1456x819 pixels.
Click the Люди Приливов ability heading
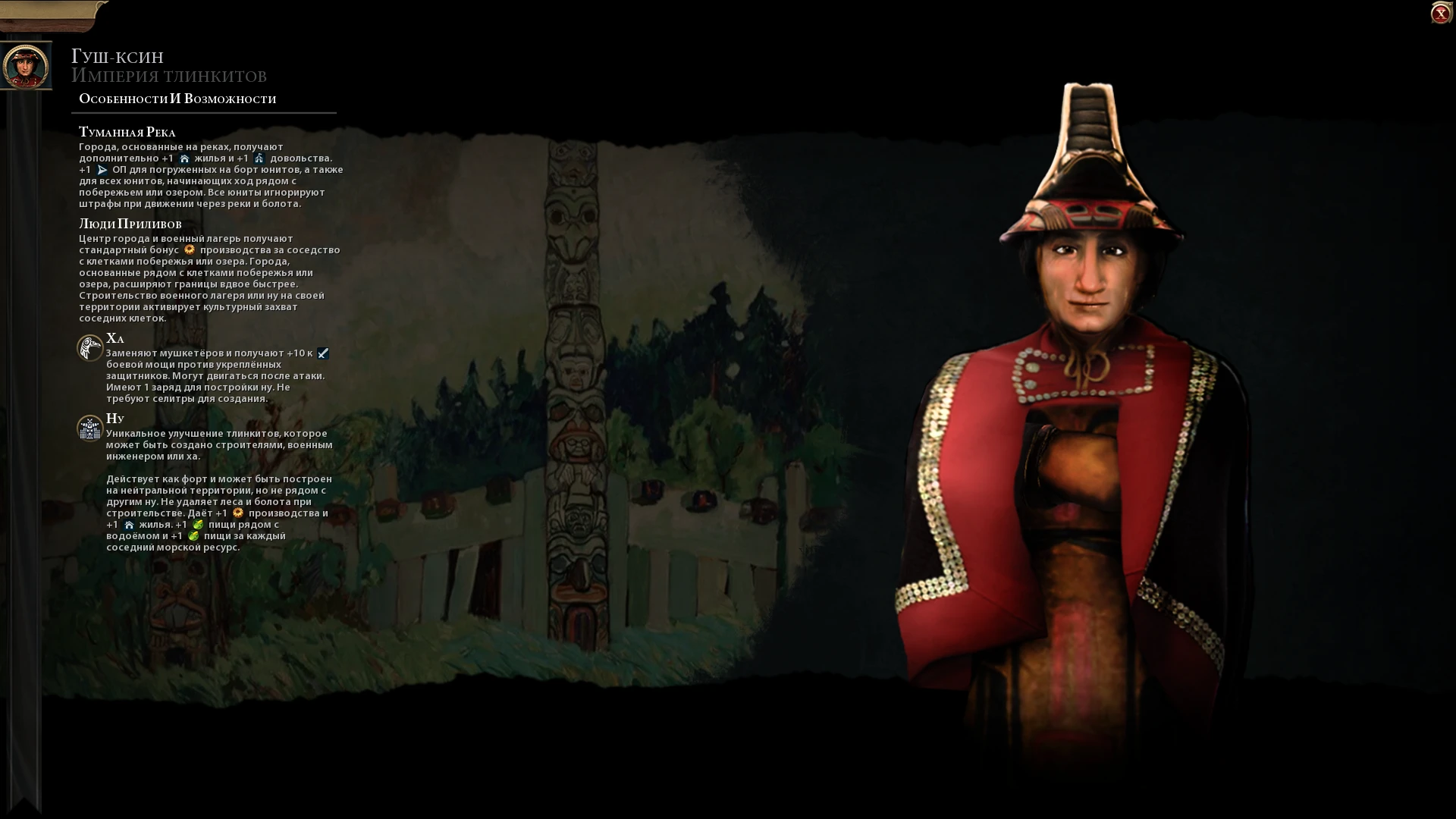coord(130,224)
